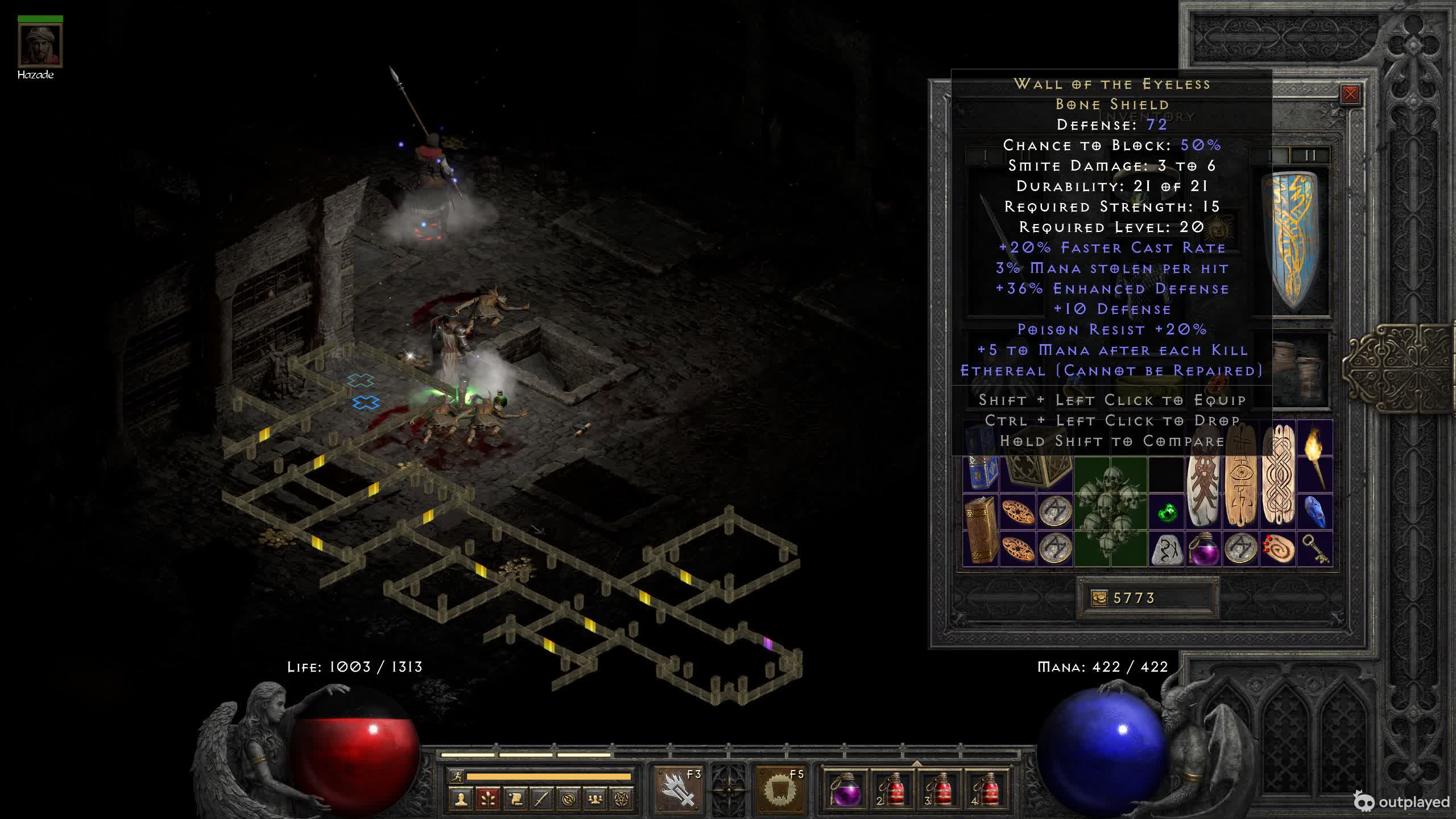Open the skill tree button
1456x819 pixels.
(487, 799)
